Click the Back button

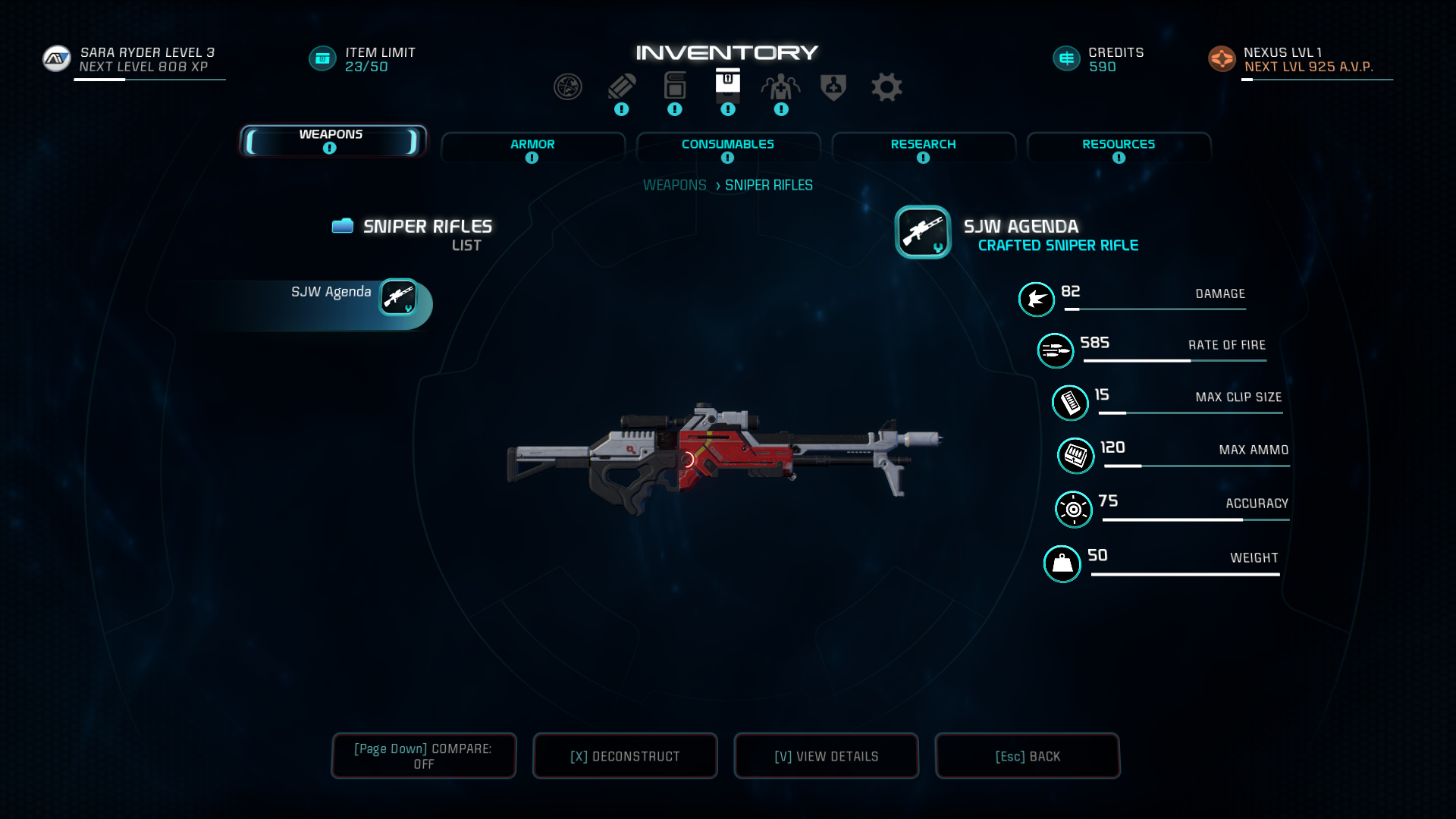(x=1028, y=756)
